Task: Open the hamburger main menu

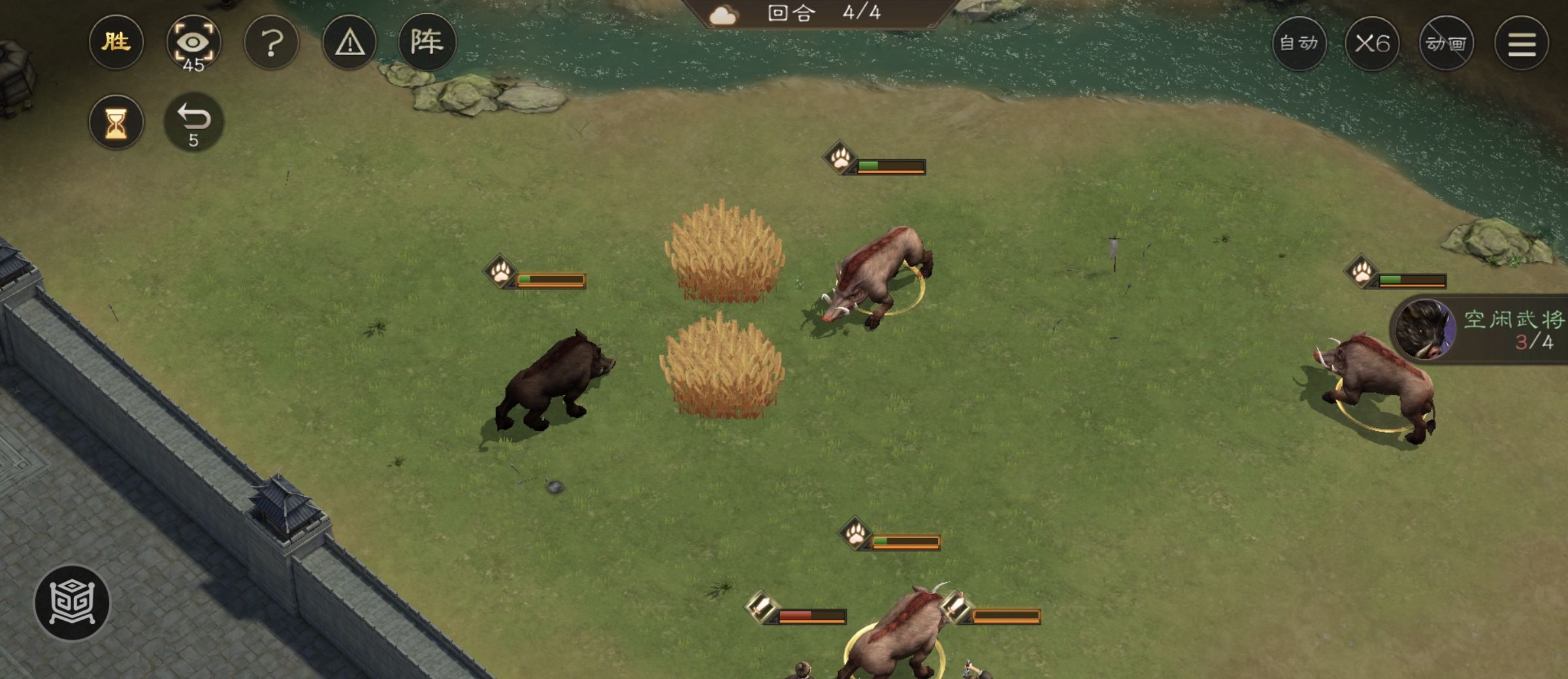Action: coord(1522,44)
